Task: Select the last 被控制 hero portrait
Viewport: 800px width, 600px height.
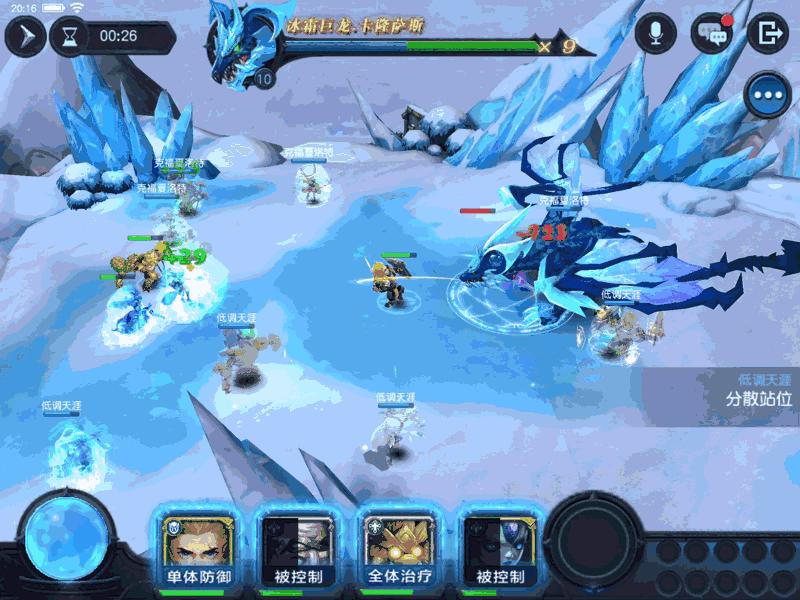Action: pyautogui.click(x=501, y=546)
